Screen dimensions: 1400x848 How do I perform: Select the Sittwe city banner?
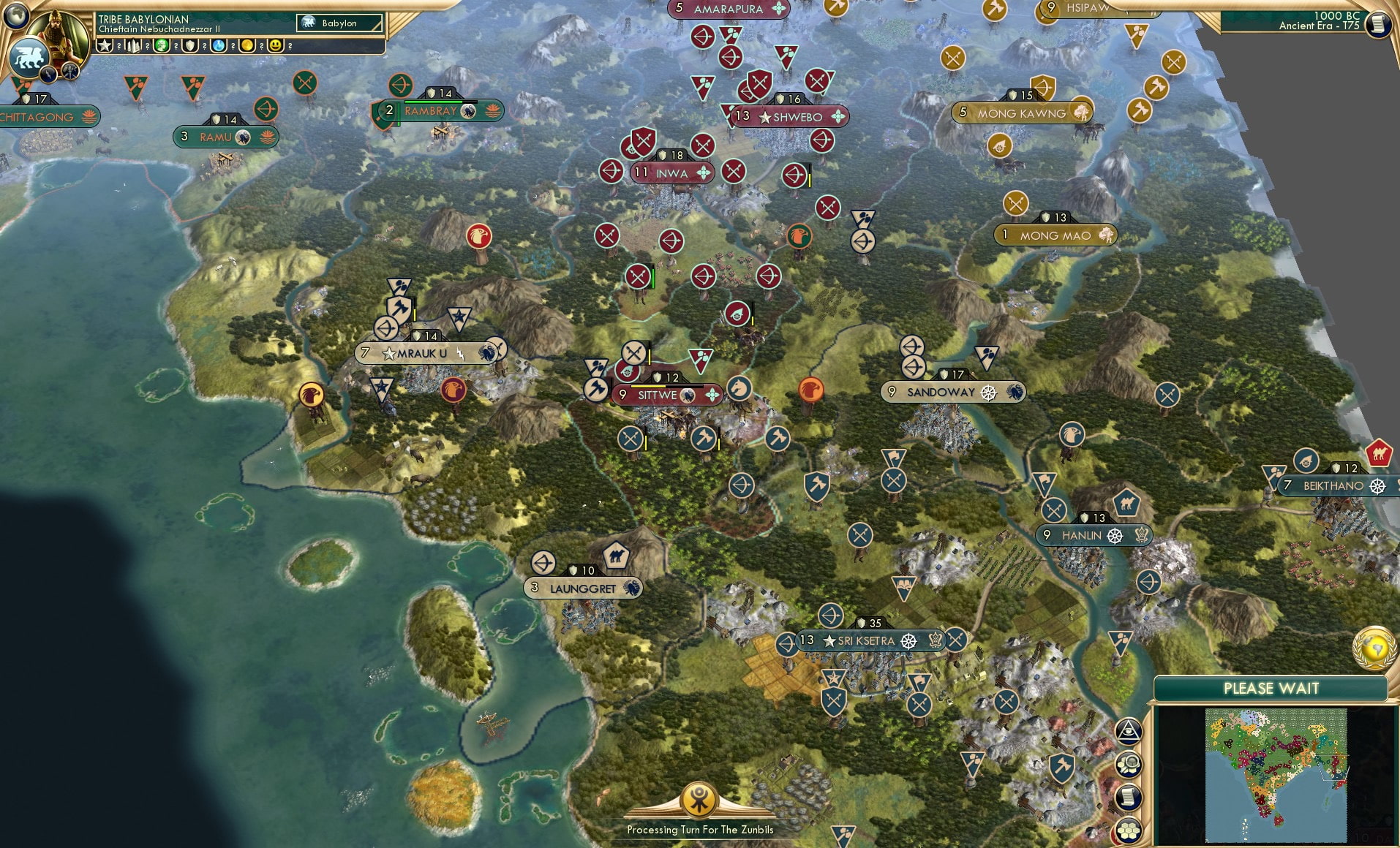(667, 393)
